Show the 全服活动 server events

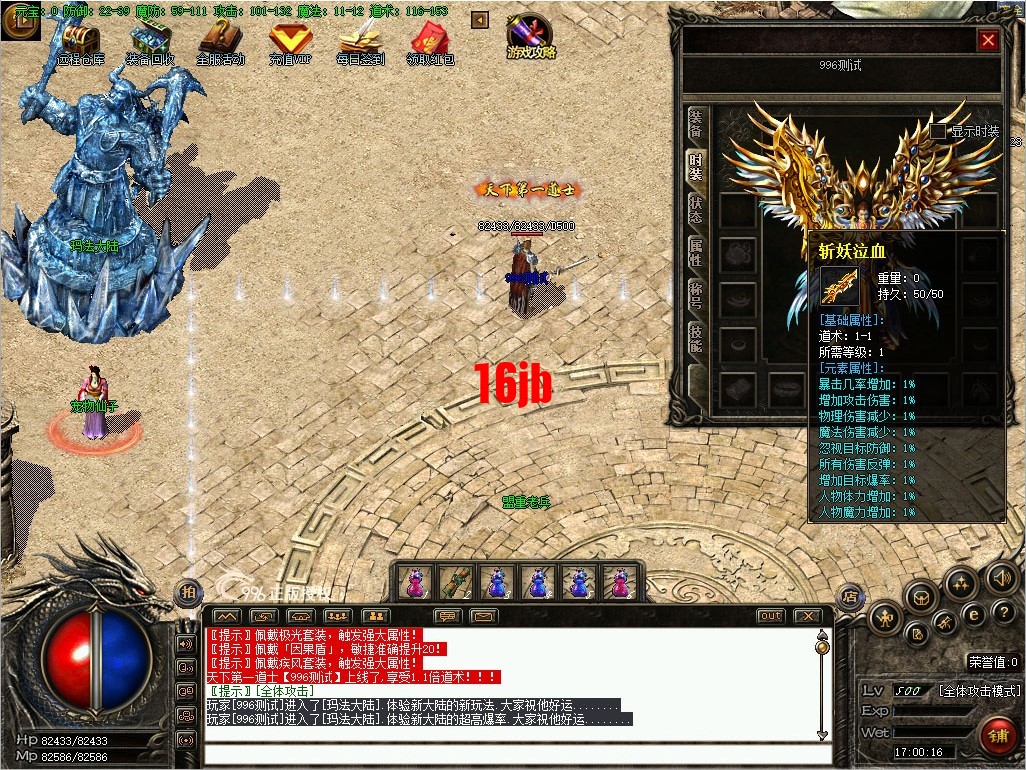click(220, 43)
